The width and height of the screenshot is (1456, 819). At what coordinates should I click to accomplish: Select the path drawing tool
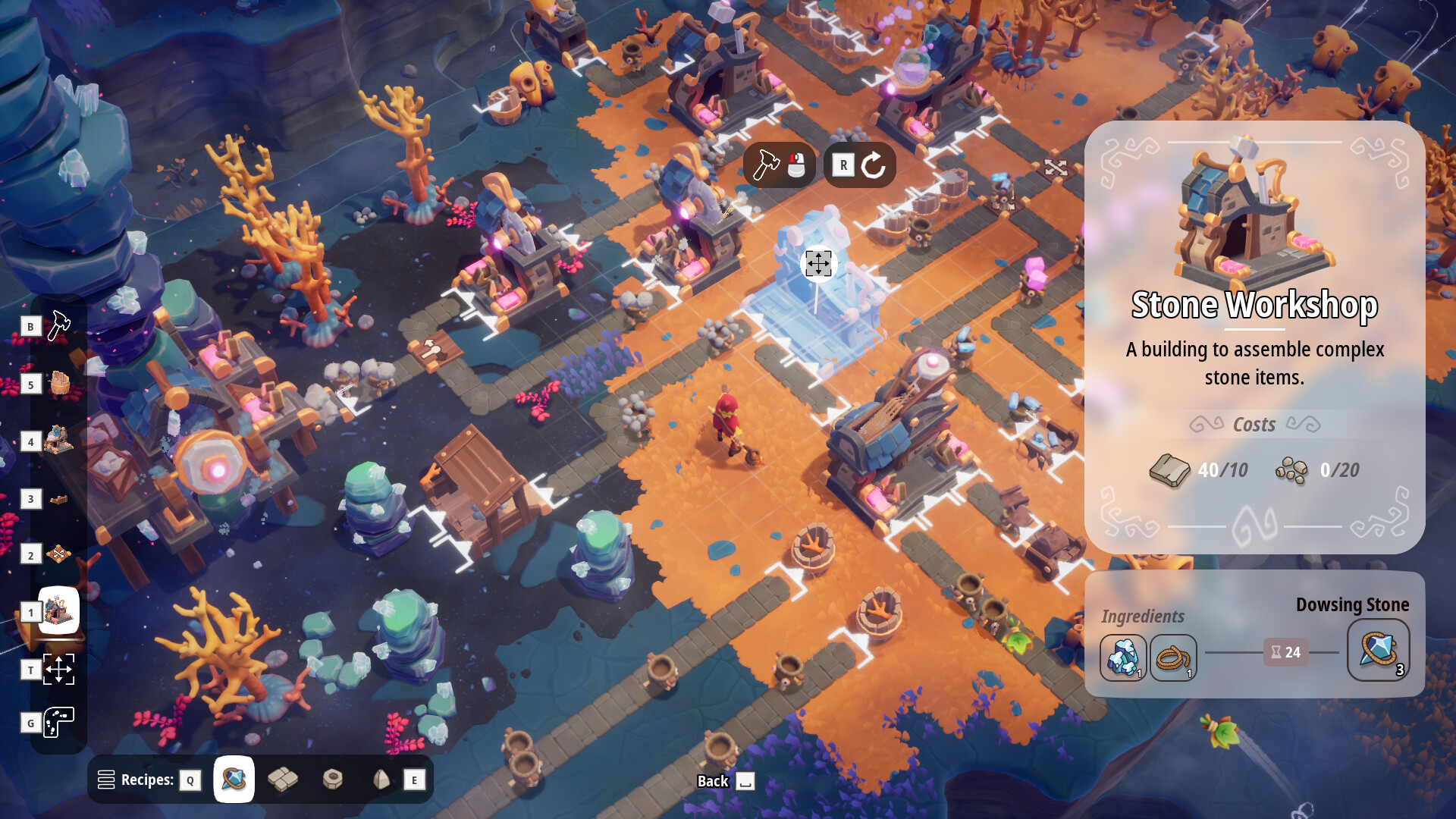click(59, 723)
